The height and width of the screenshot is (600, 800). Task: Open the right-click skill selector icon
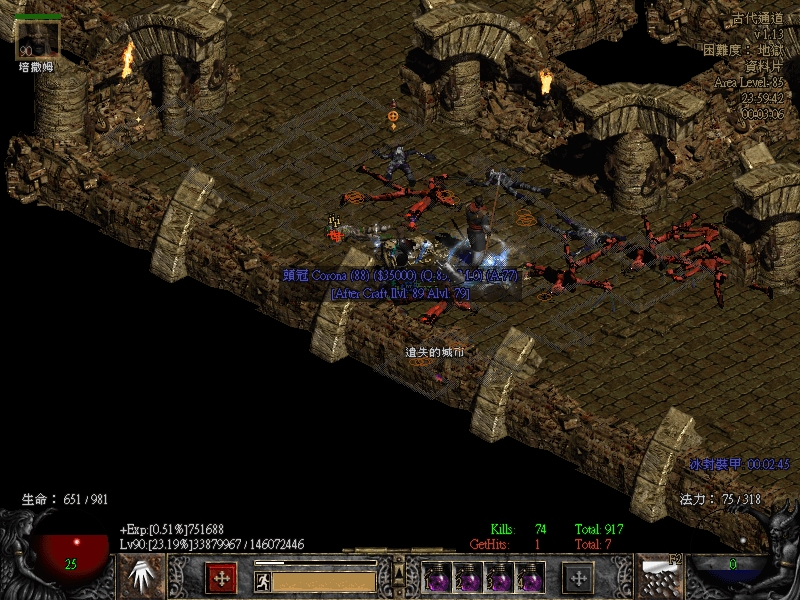659,577
